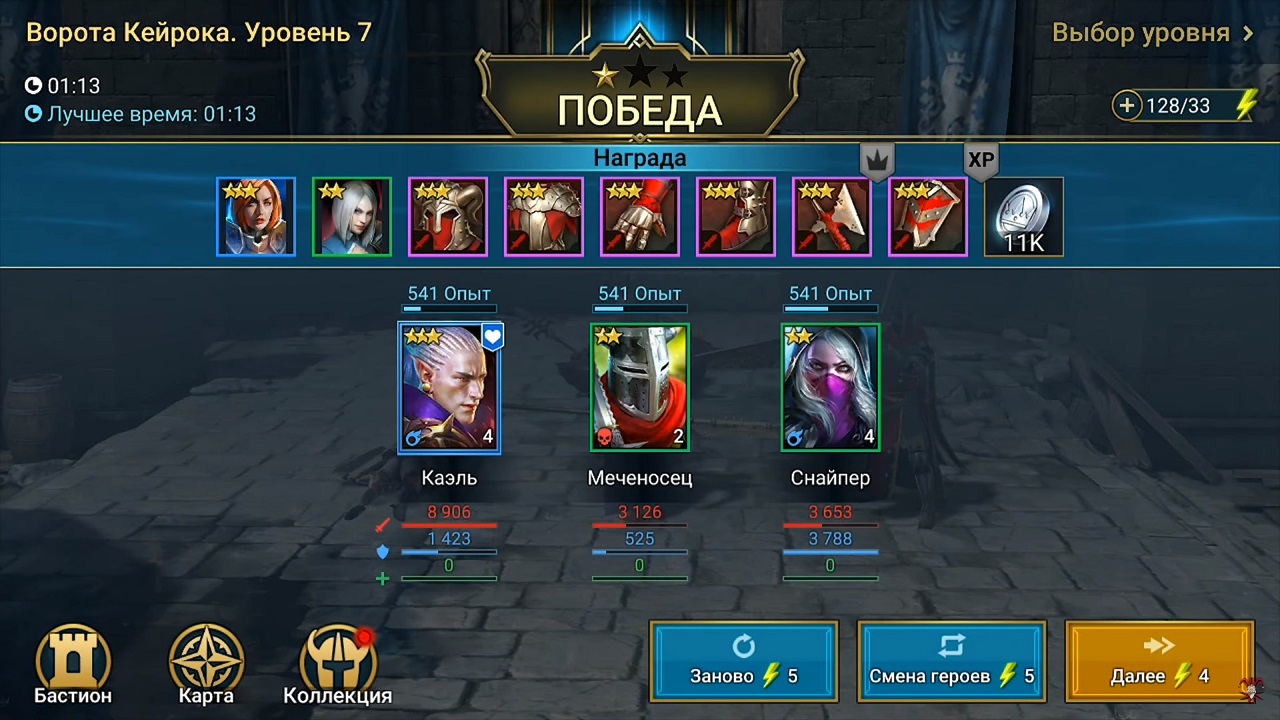This screenshot has width=1280, height=720.
Task: Open the Коллекция heroes collection
Action: pyautogui.click(x=338, y=665)
